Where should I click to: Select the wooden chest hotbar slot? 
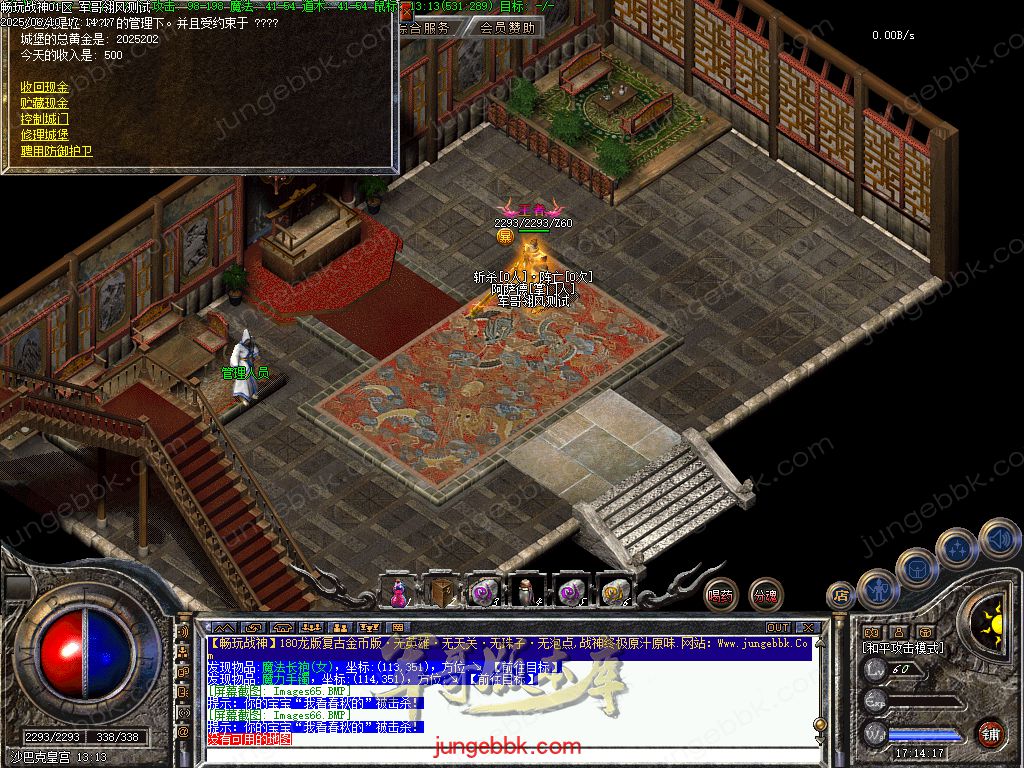coord(439,592)
